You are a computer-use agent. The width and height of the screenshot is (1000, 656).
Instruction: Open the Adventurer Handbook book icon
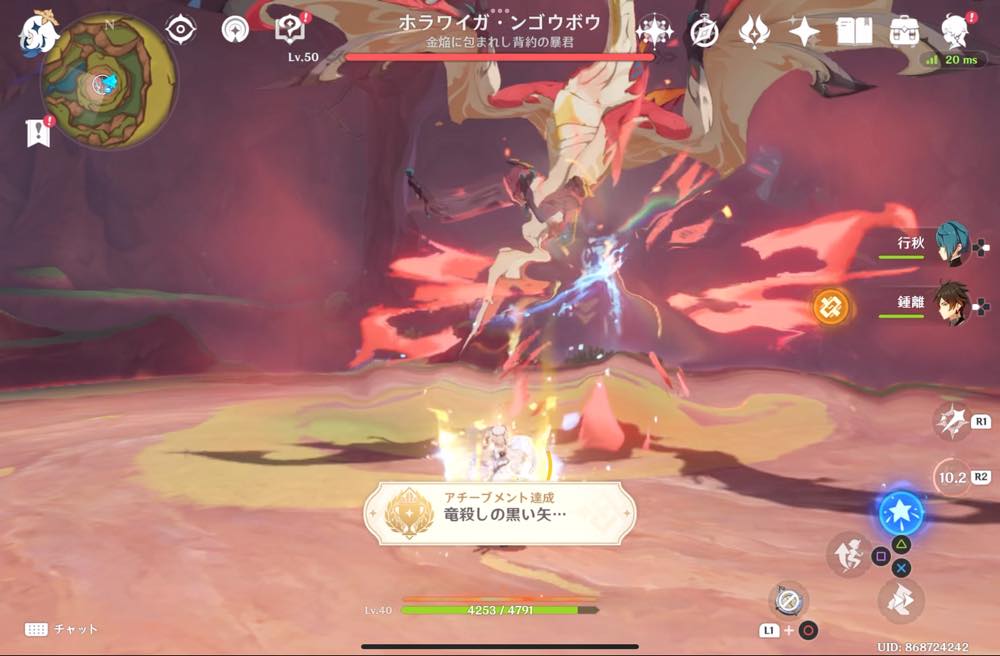[854, 32]
